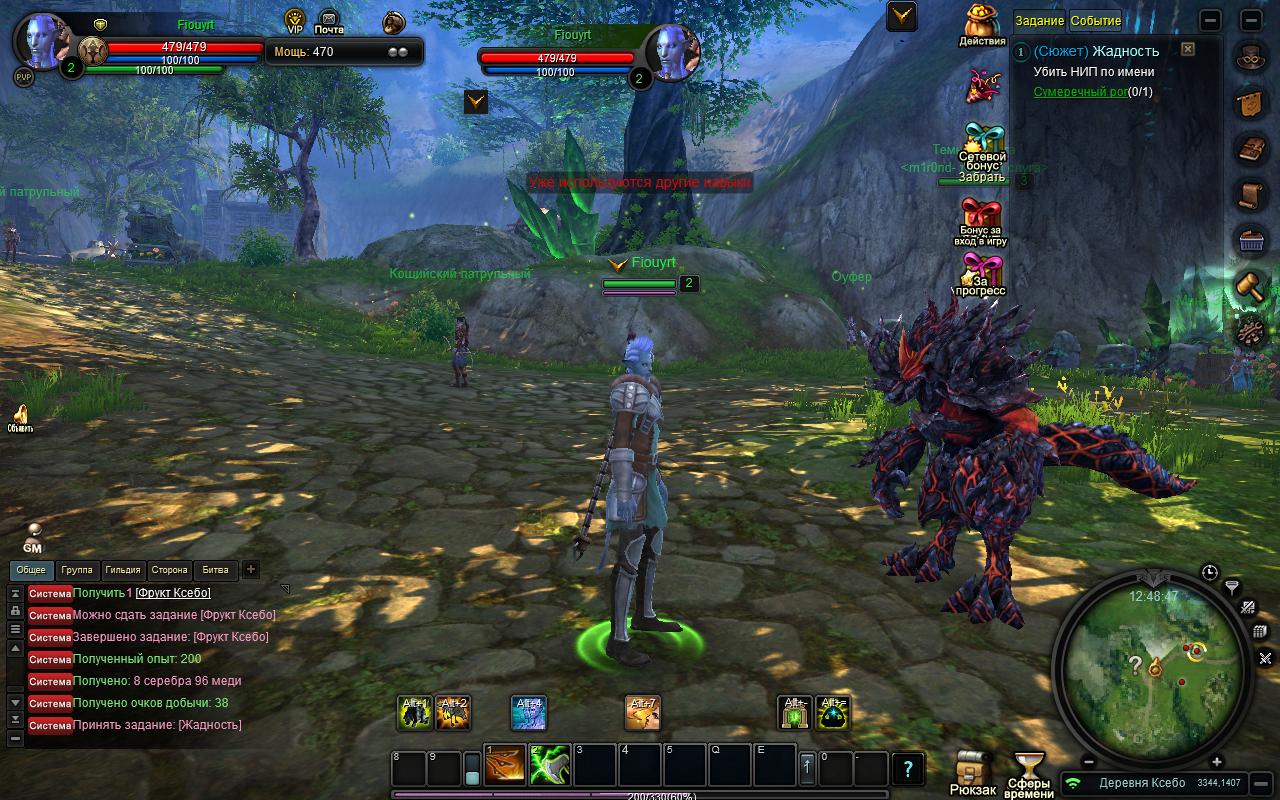Activate the orange slash skill in slot 1
Viewport: 1280px width, 800px height.
click(505, 766)
